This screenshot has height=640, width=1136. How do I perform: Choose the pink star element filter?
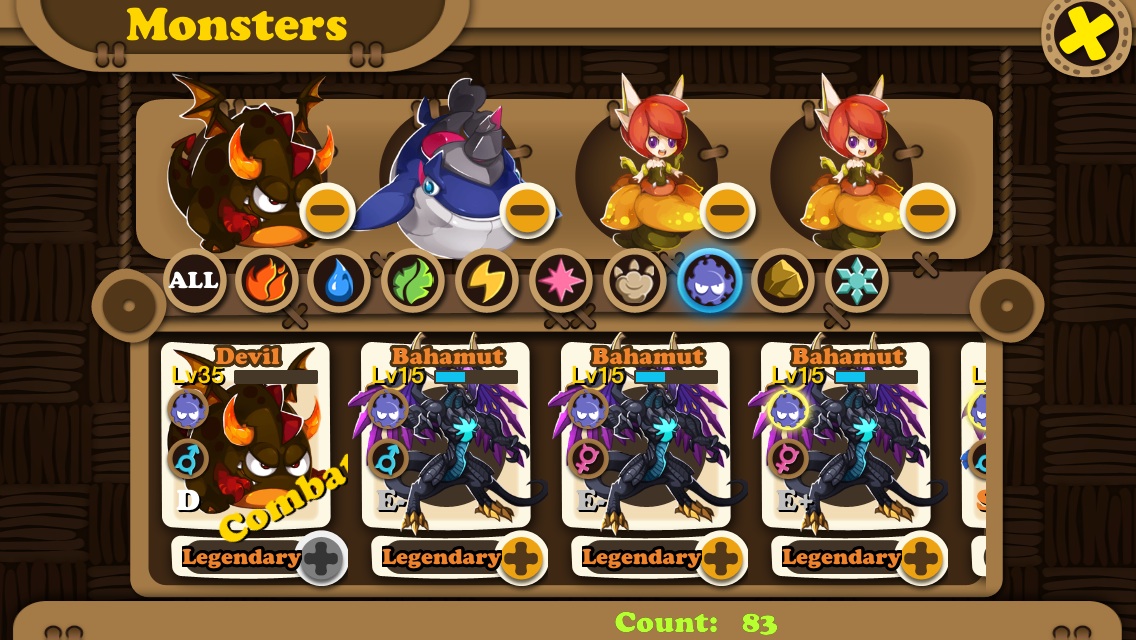click(x=561, y=280)
